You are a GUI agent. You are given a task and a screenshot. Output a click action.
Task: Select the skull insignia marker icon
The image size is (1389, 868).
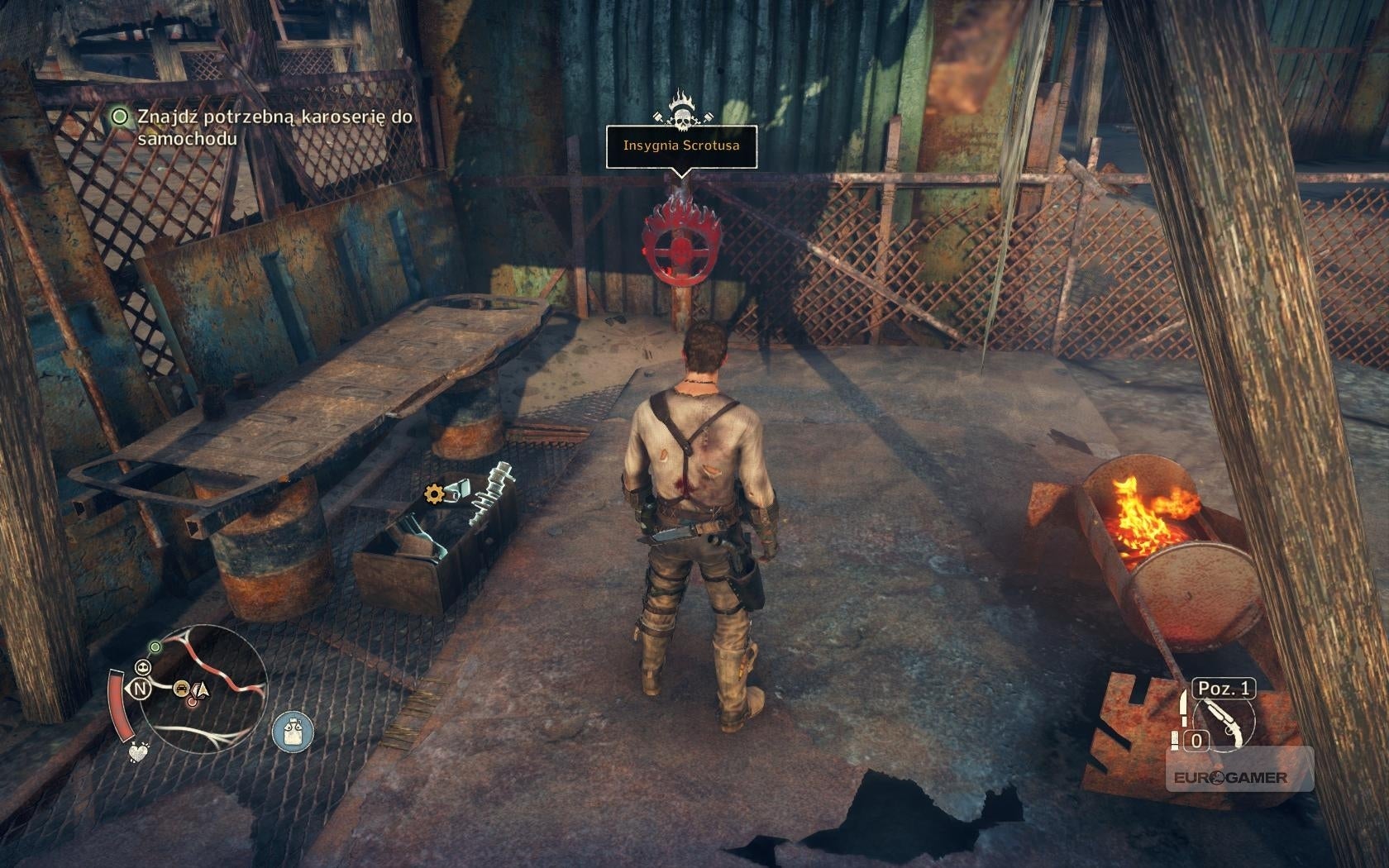point(680,112)
